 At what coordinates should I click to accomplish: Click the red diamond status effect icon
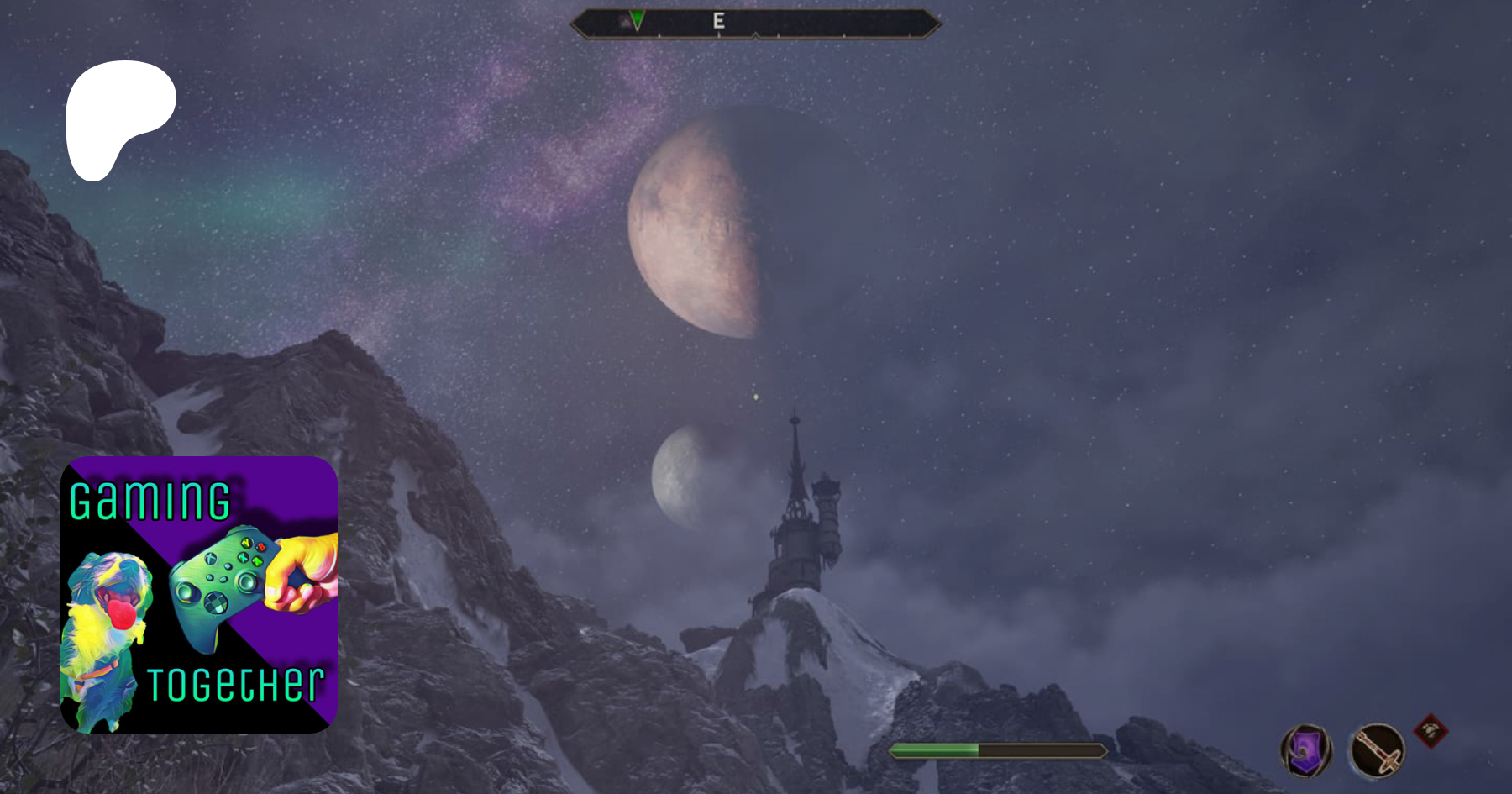[x=1431, y=730]
